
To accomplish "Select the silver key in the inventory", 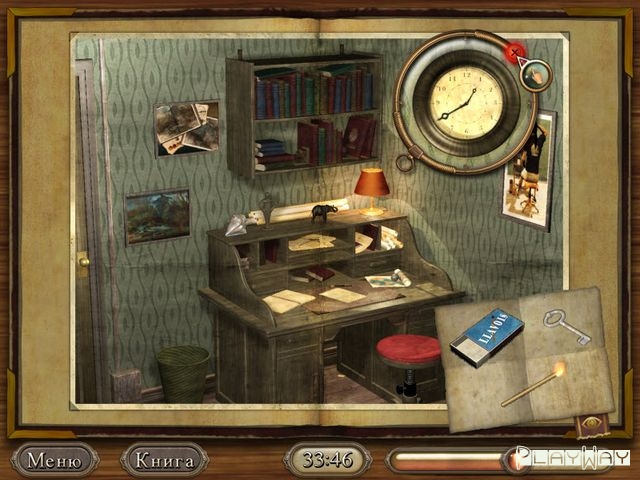I will tap(566, 326).
